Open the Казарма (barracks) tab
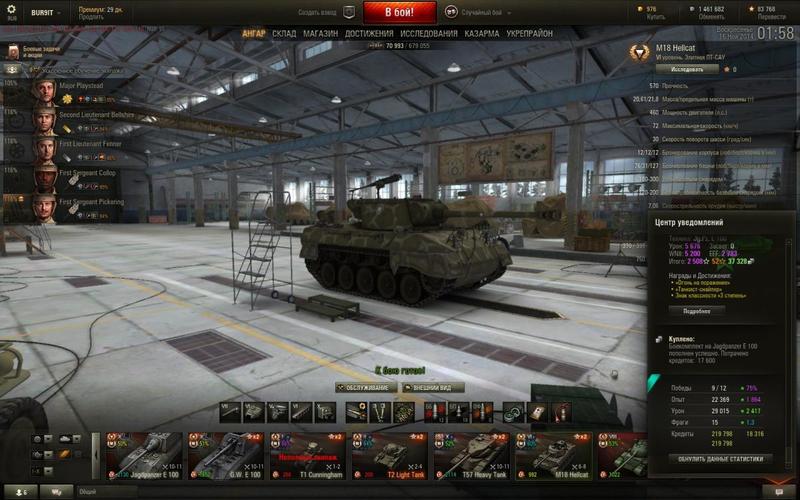The width and height of the screenshot is (800, 500). (x=482, y=33)
